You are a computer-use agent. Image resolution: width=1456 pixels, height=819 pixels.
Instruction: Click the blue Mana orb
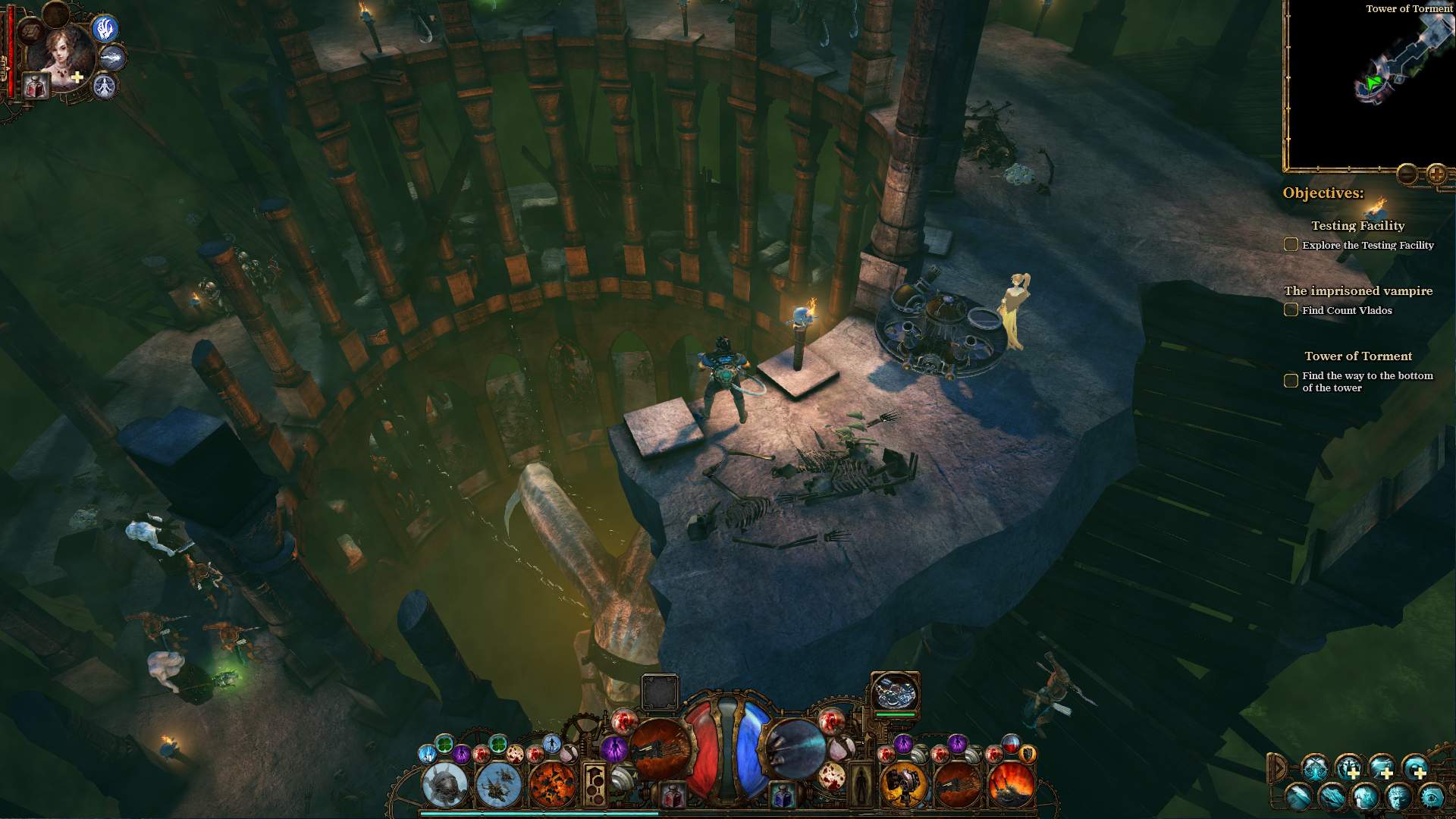point(751,747)
